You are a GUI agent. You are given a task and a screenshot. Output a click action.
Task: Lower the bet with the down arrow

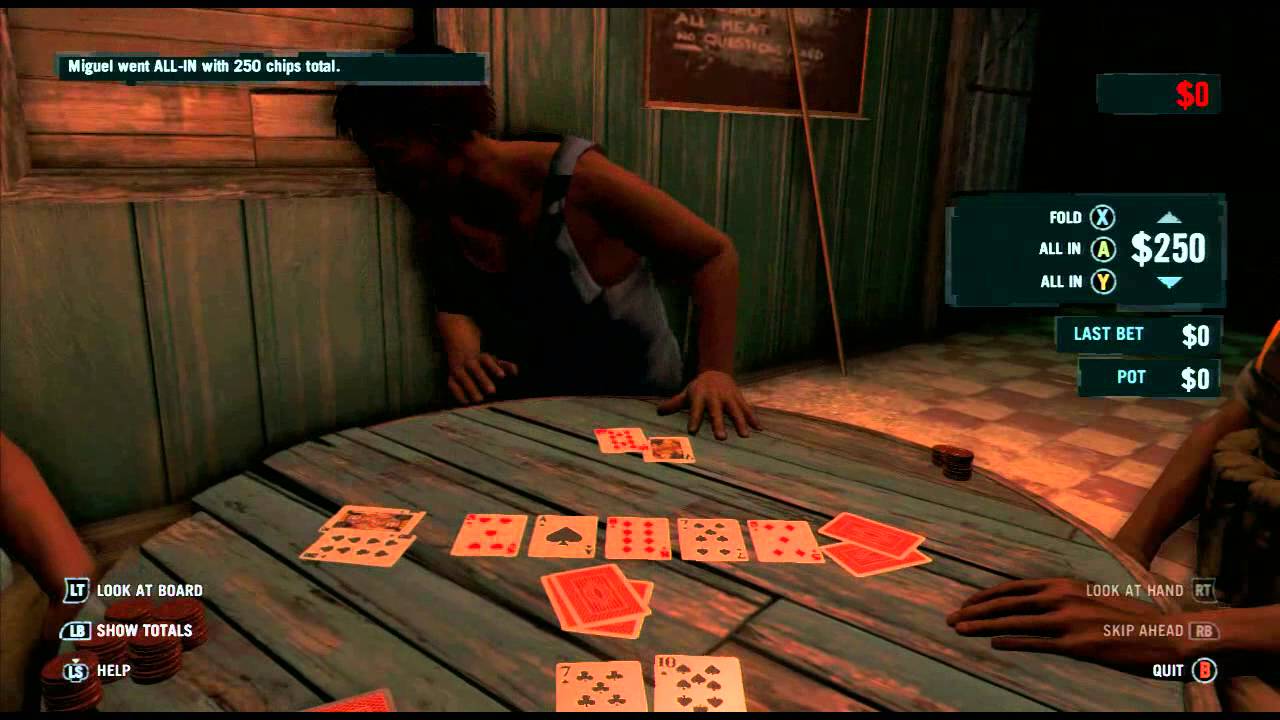click(1169, 283)
